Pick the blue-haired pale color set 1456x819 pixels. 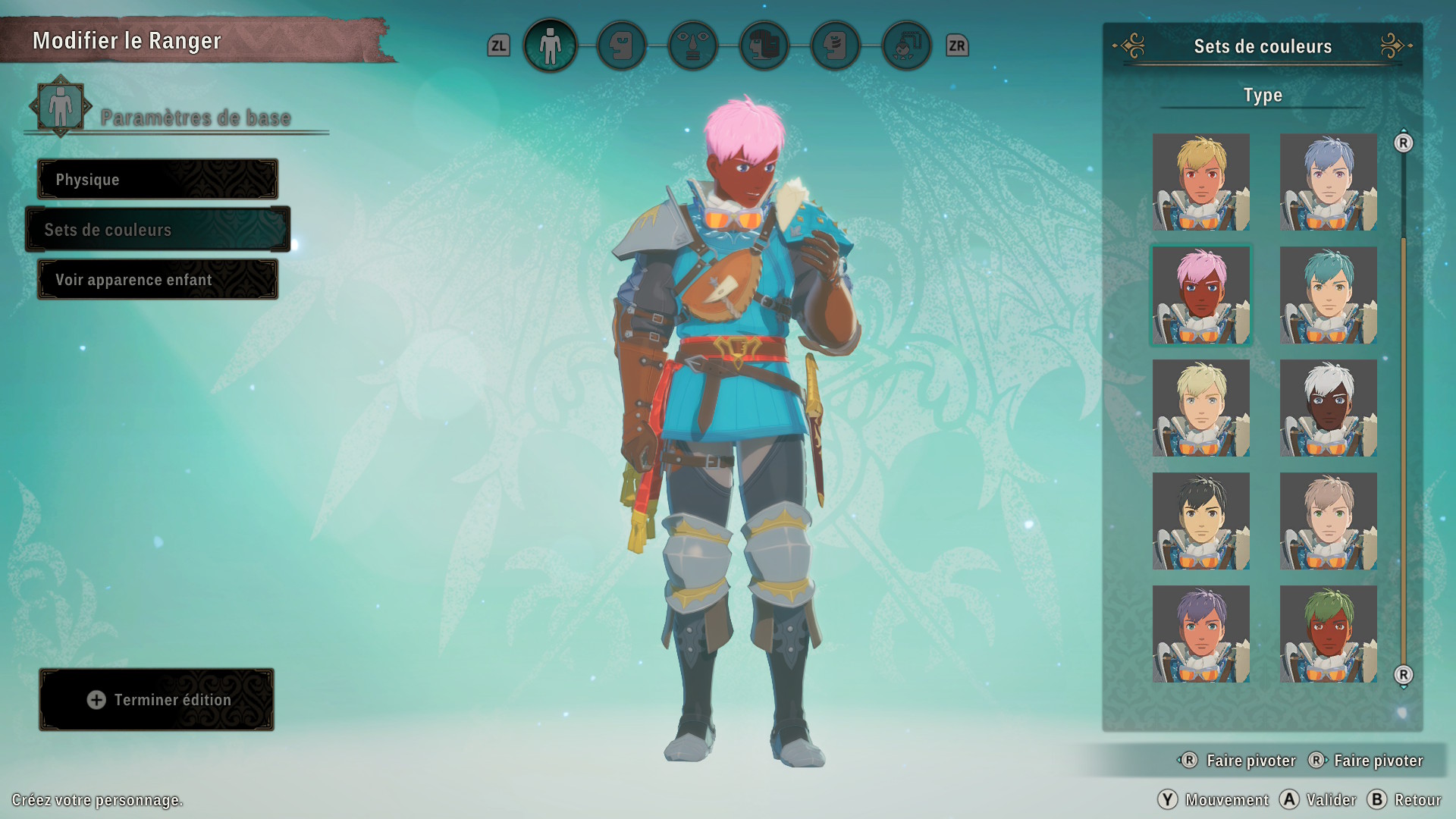(x=1328, y=182)
